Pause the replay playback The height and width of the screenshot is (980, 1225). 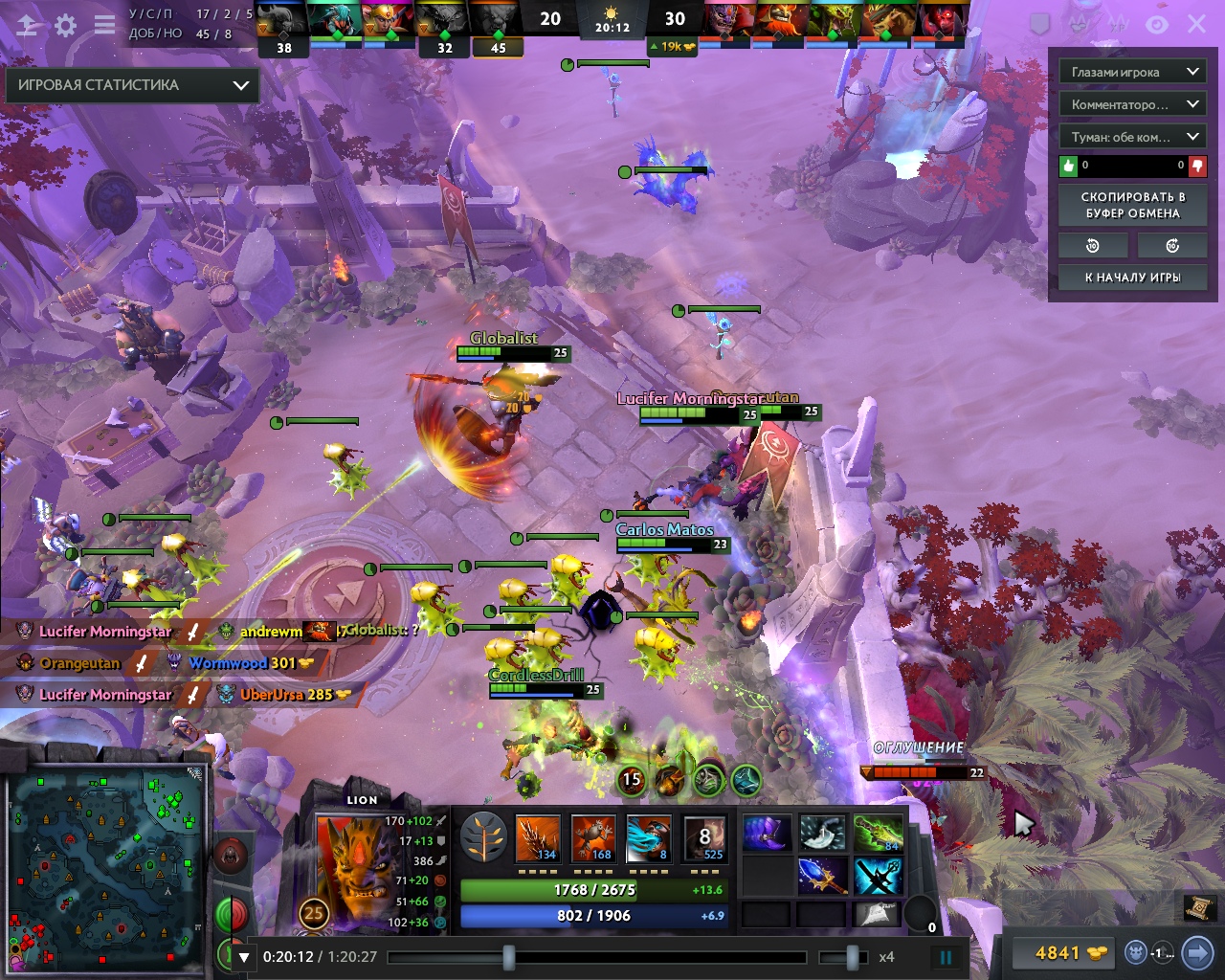click(x=946, y=956)
